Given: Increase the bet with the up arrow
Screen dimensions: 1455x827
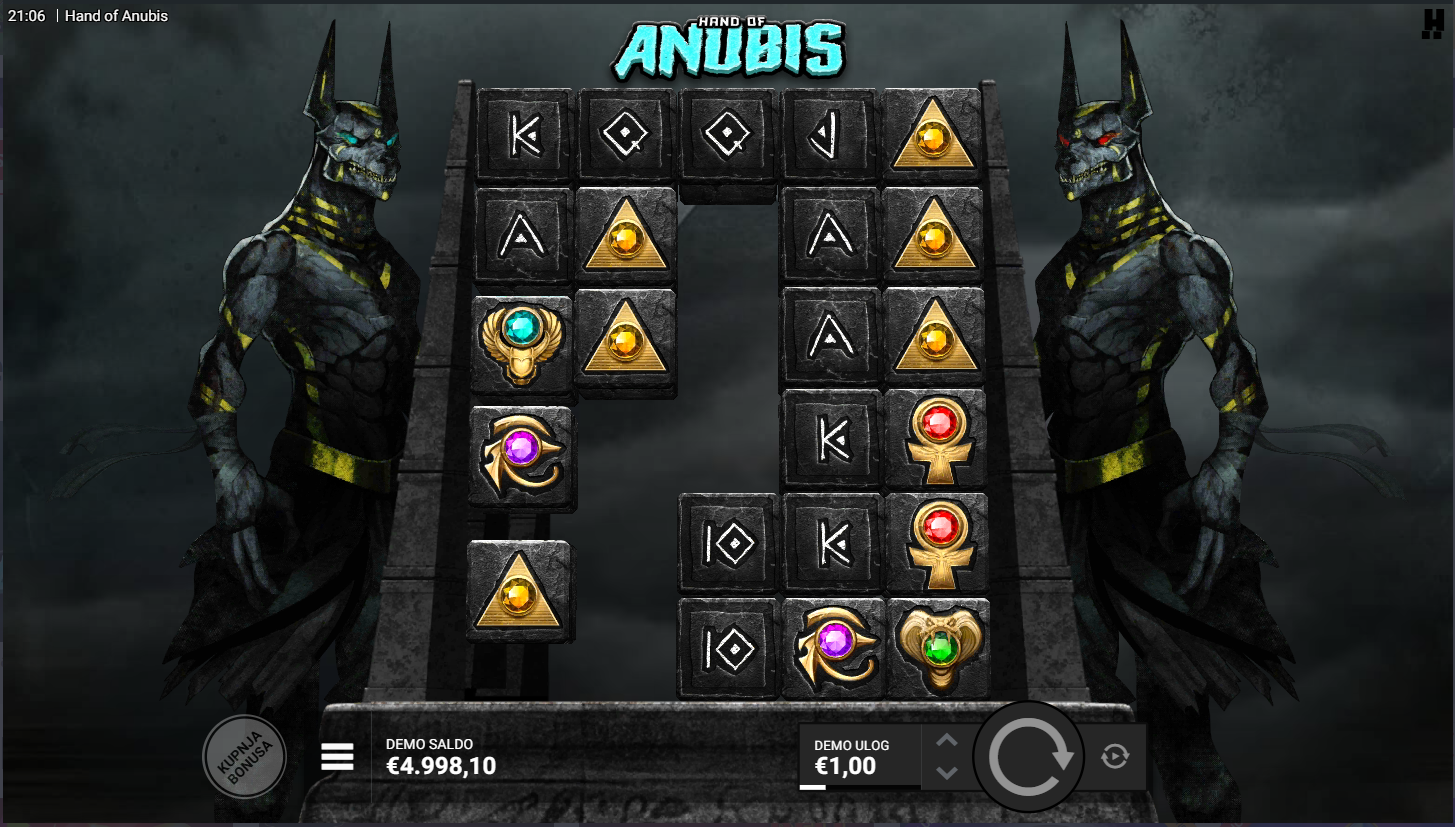Looking at the screenshot, I should click(947, 741).
